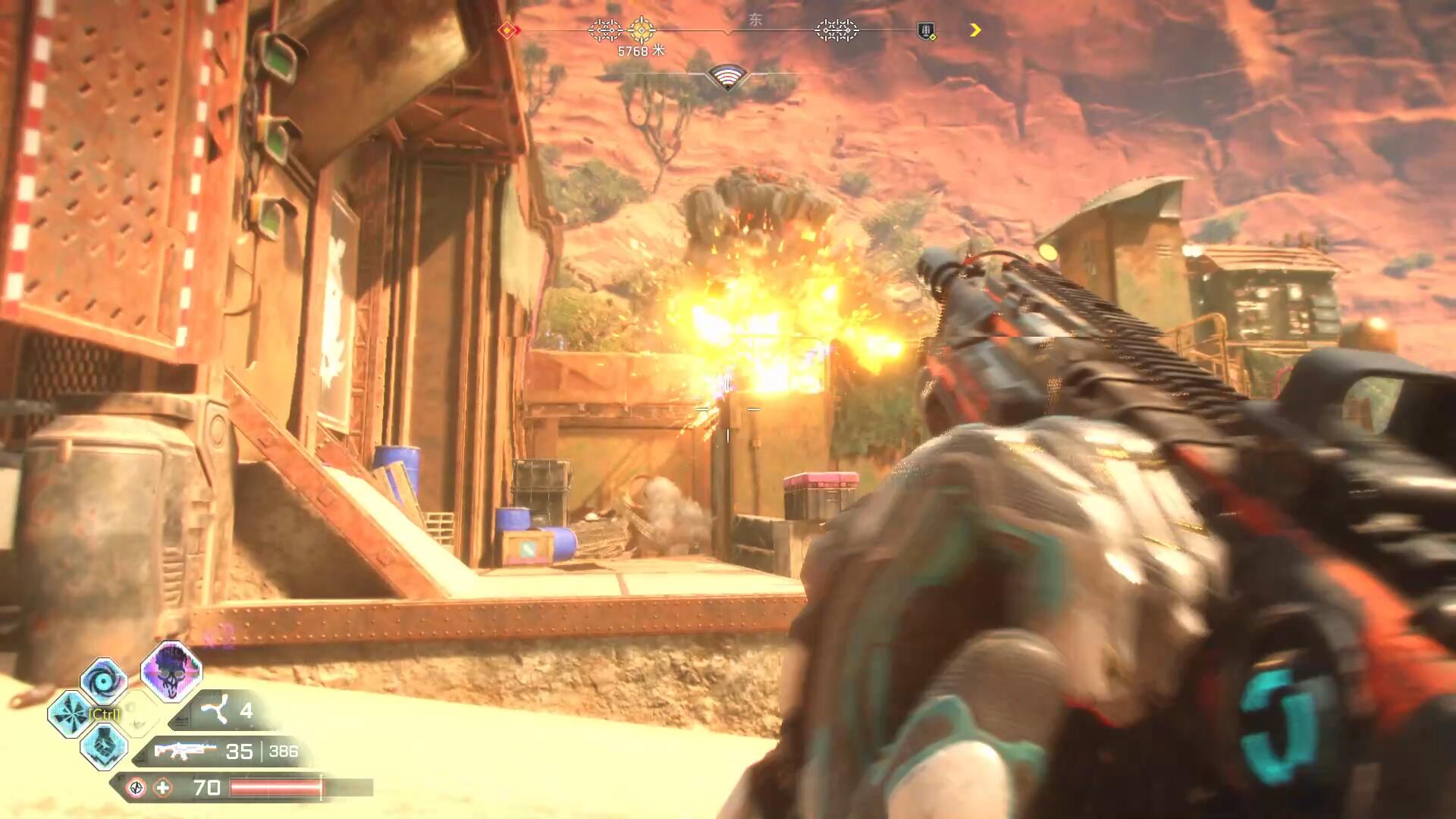Use the shatter burst ability icon
This screenshot has height=819, width=1456.
[x=70, y=714]
